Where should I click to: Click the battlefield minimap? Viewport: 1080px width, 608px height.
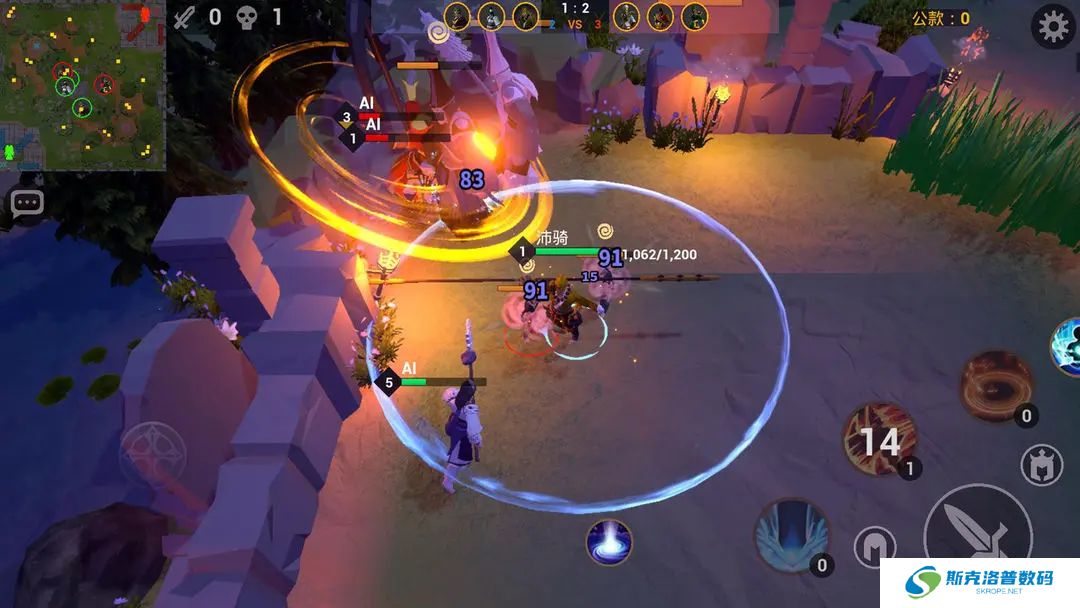[x=82, y=82]
